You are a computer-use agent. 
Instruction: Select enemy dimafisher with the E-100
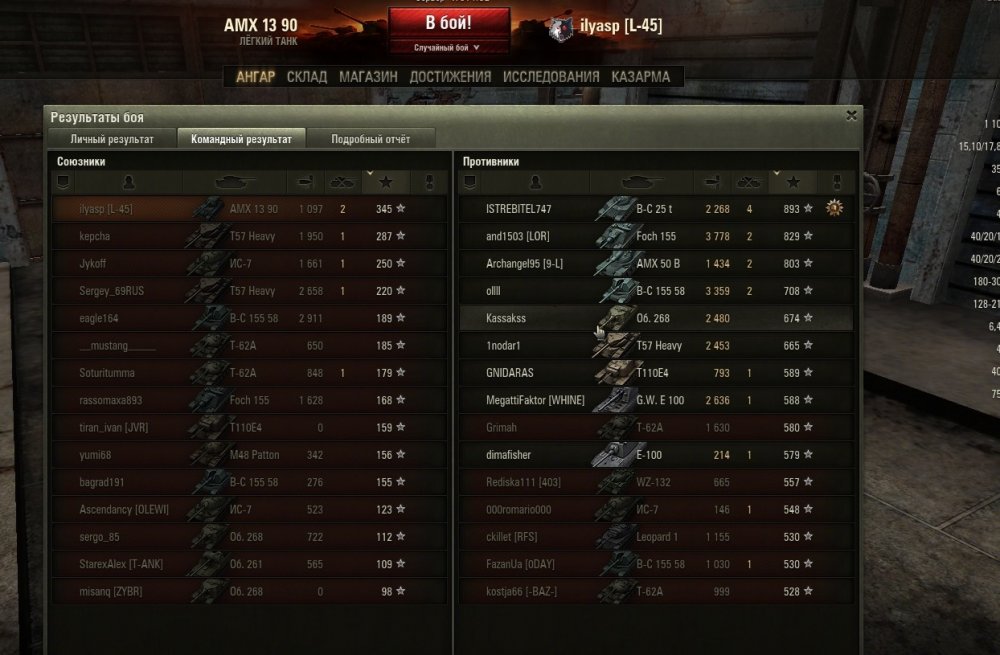[x=655, y=455]
